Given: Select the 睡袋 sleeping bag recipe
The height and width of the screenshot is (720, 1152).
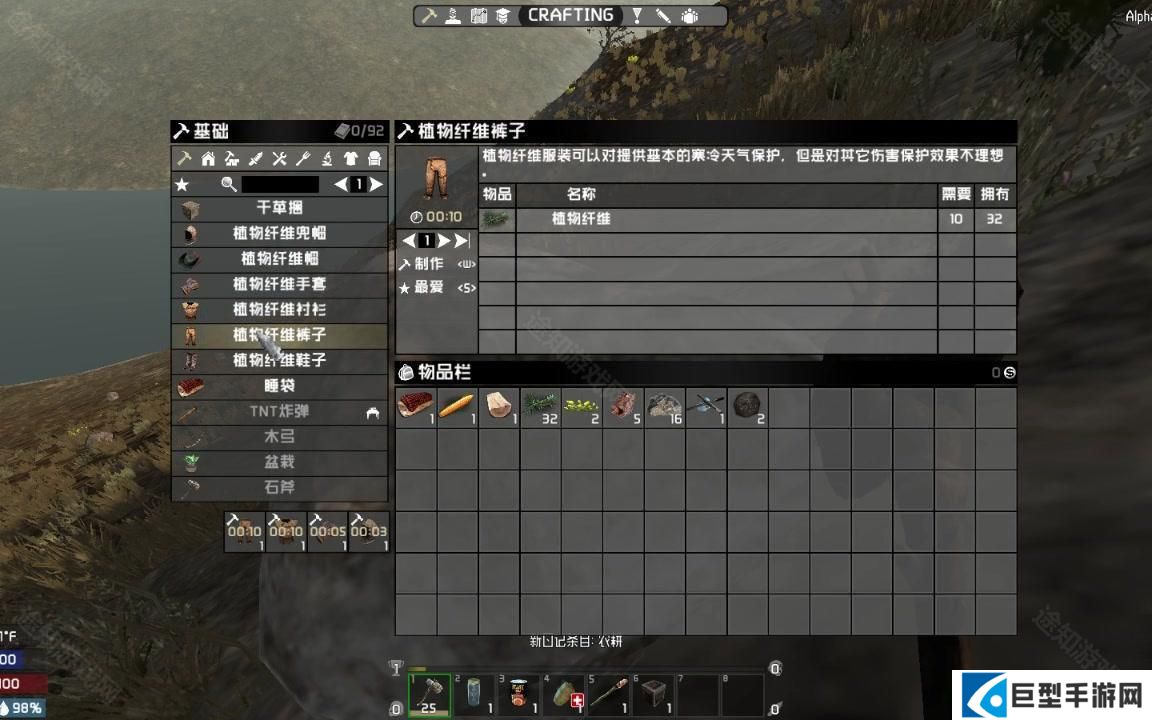Looking at the screenshot, I should pyautogui.click(x=279, y=386).
